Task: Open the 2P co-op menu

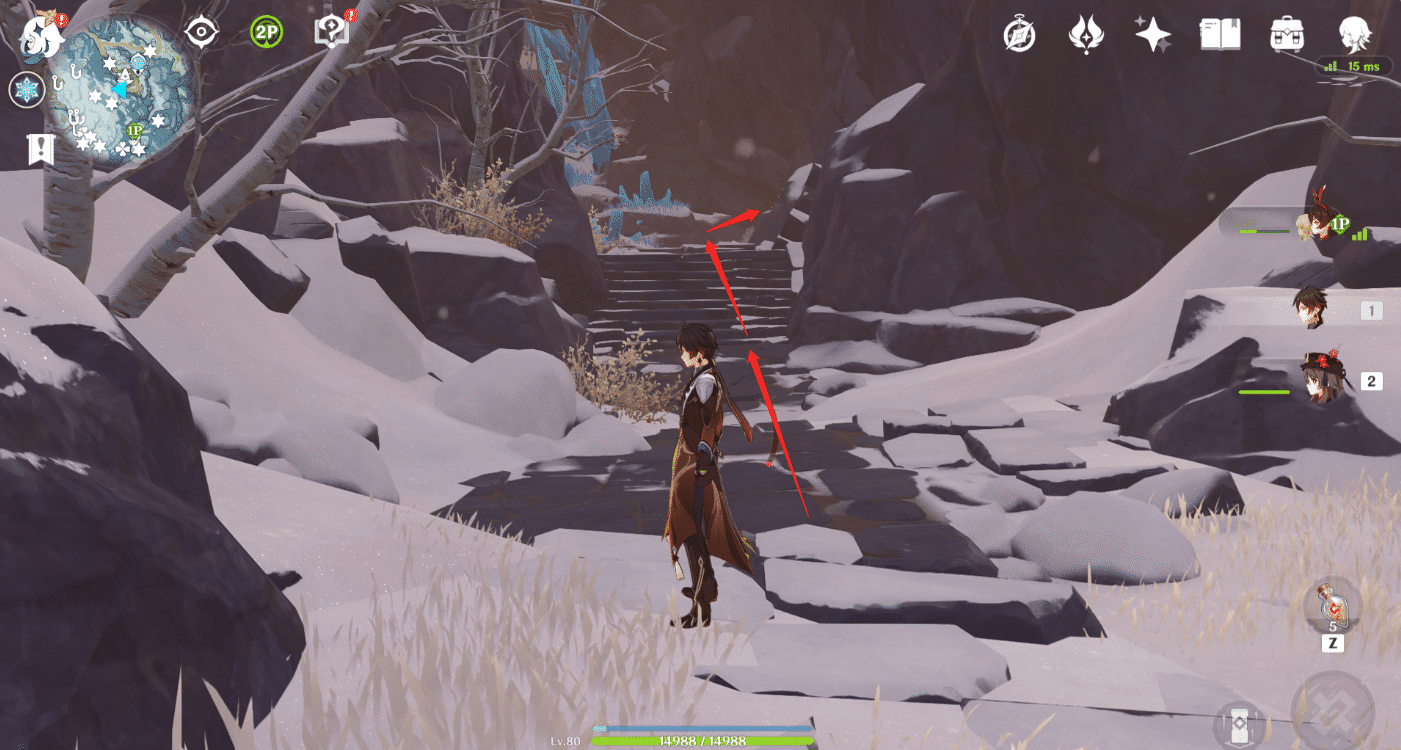Action: (265, 33)
